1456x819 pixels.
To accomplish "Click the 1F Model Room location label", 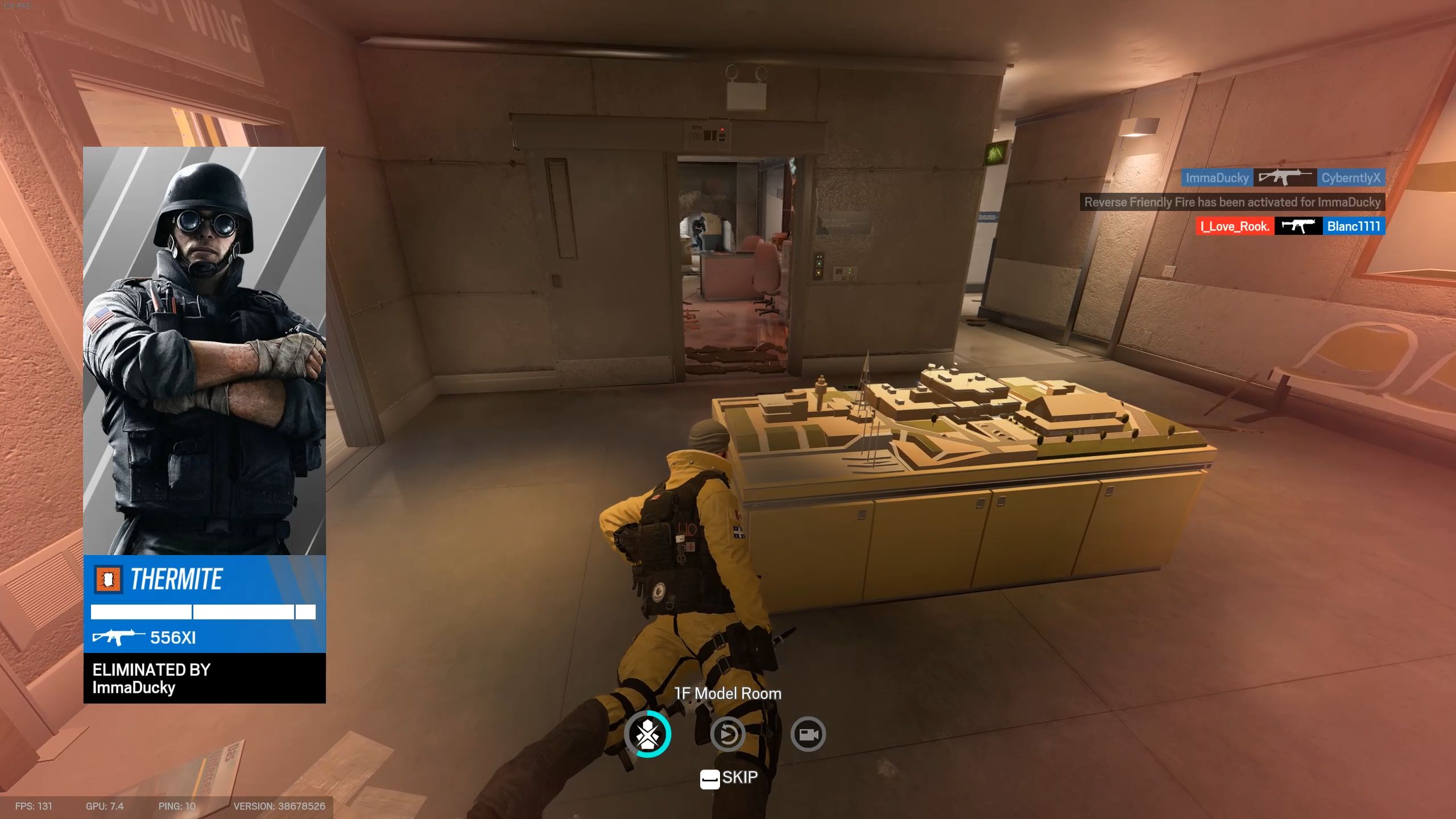I will [727, 693].
